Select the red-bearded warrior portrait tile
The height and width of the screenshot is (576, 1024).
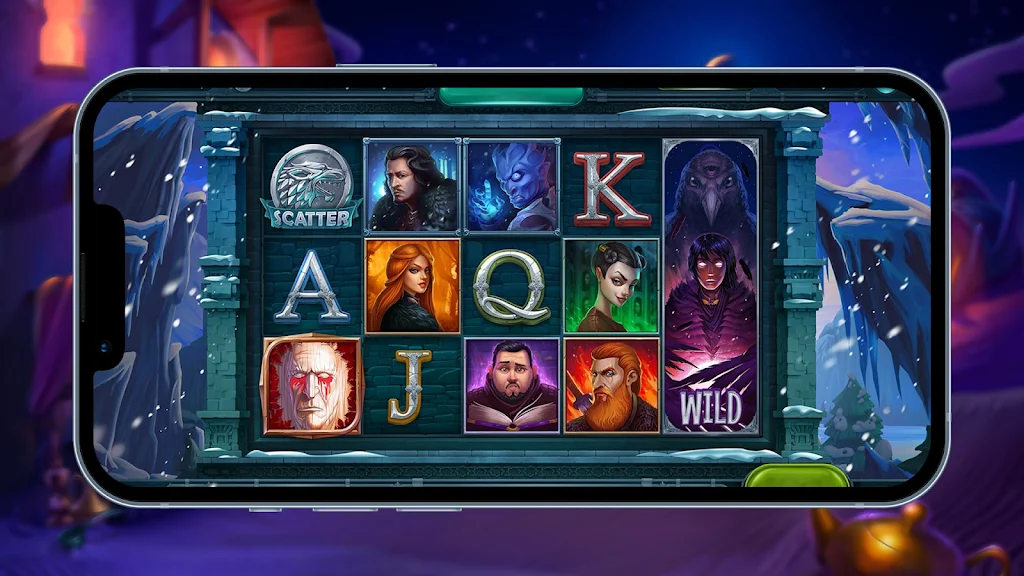(611, 386)
